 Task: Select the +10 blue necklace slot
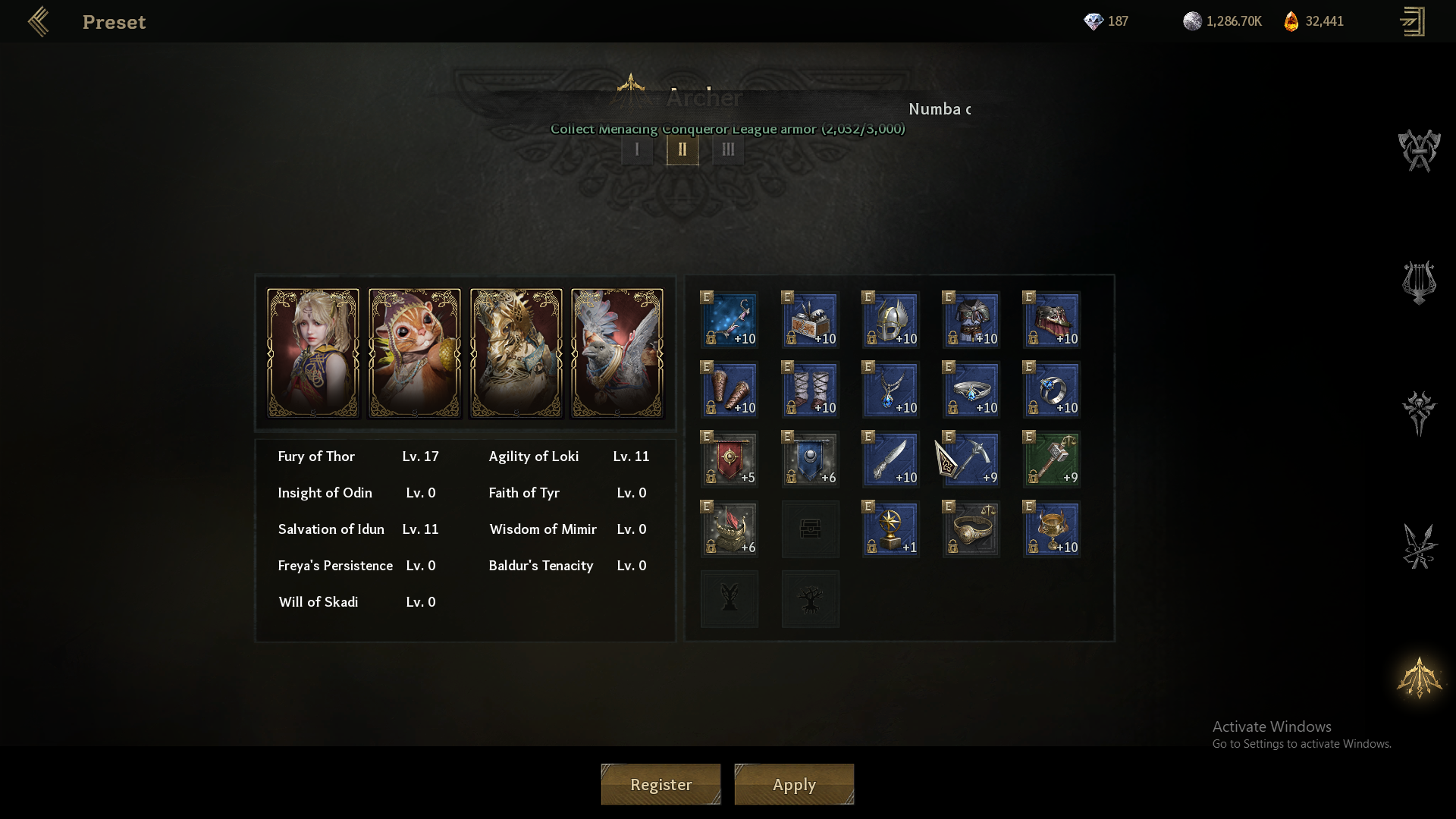(x=891, y=389)
